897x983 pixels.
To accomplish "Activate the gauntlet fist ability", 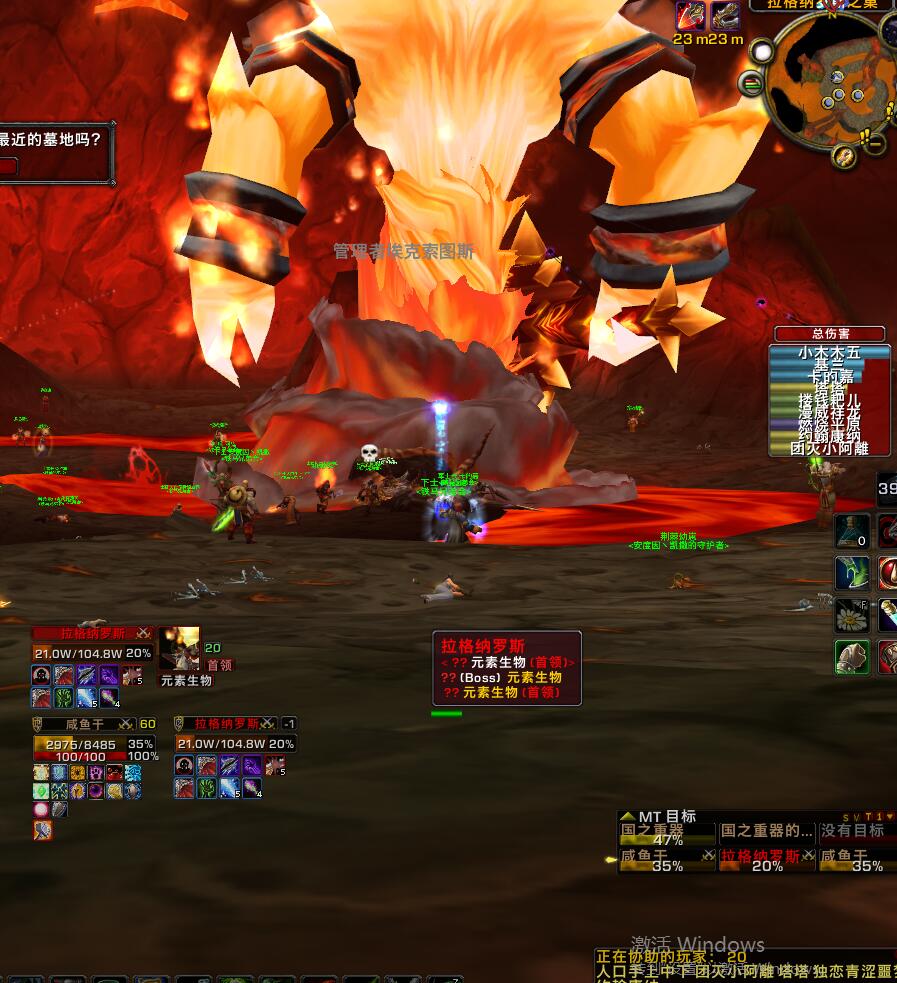I will [851, 657].
